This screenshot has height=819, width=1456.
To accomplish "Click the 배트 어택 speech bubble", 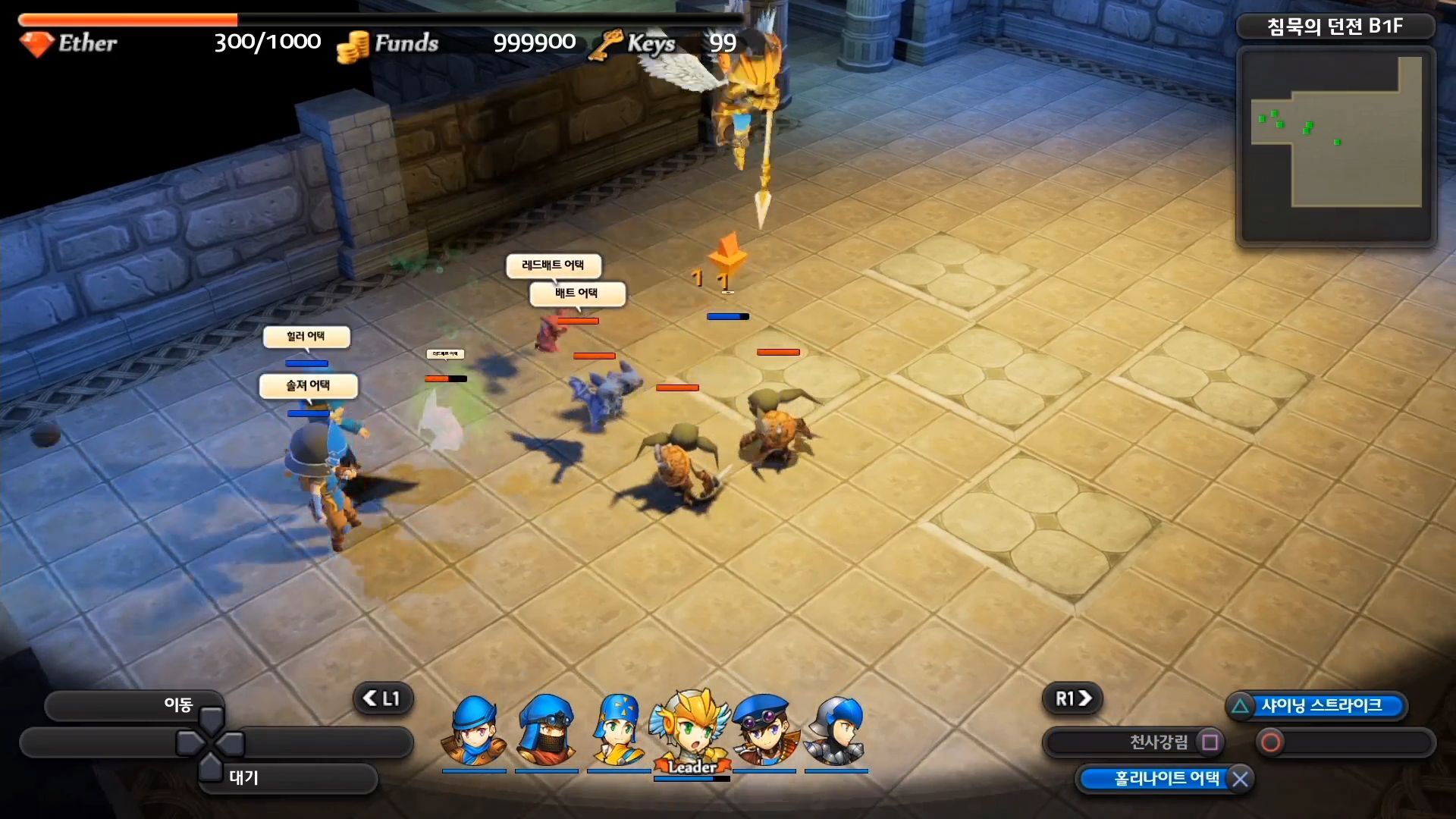I will coord(578,294).
